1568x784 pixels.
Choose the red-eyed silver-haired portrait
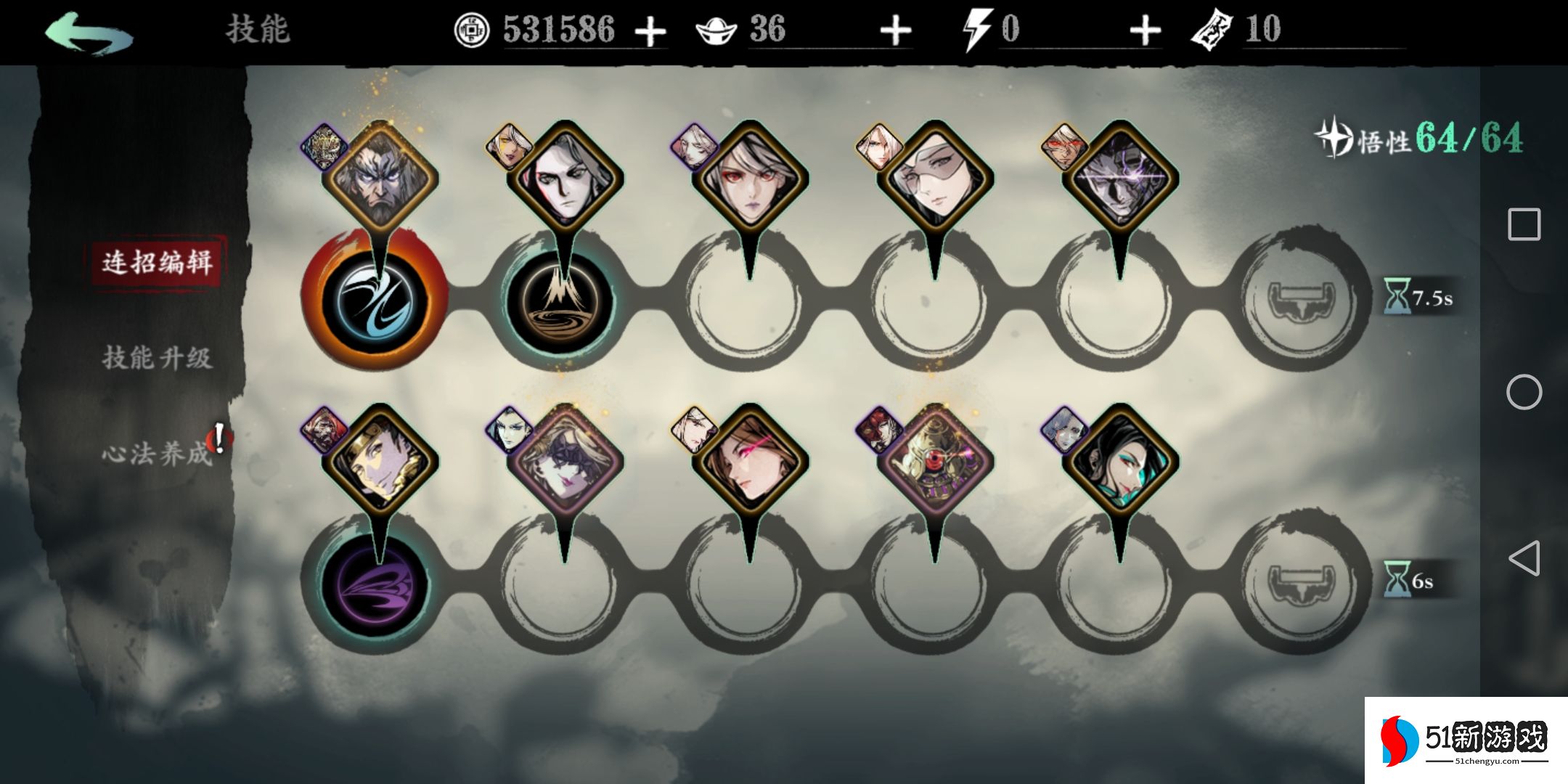750,179
